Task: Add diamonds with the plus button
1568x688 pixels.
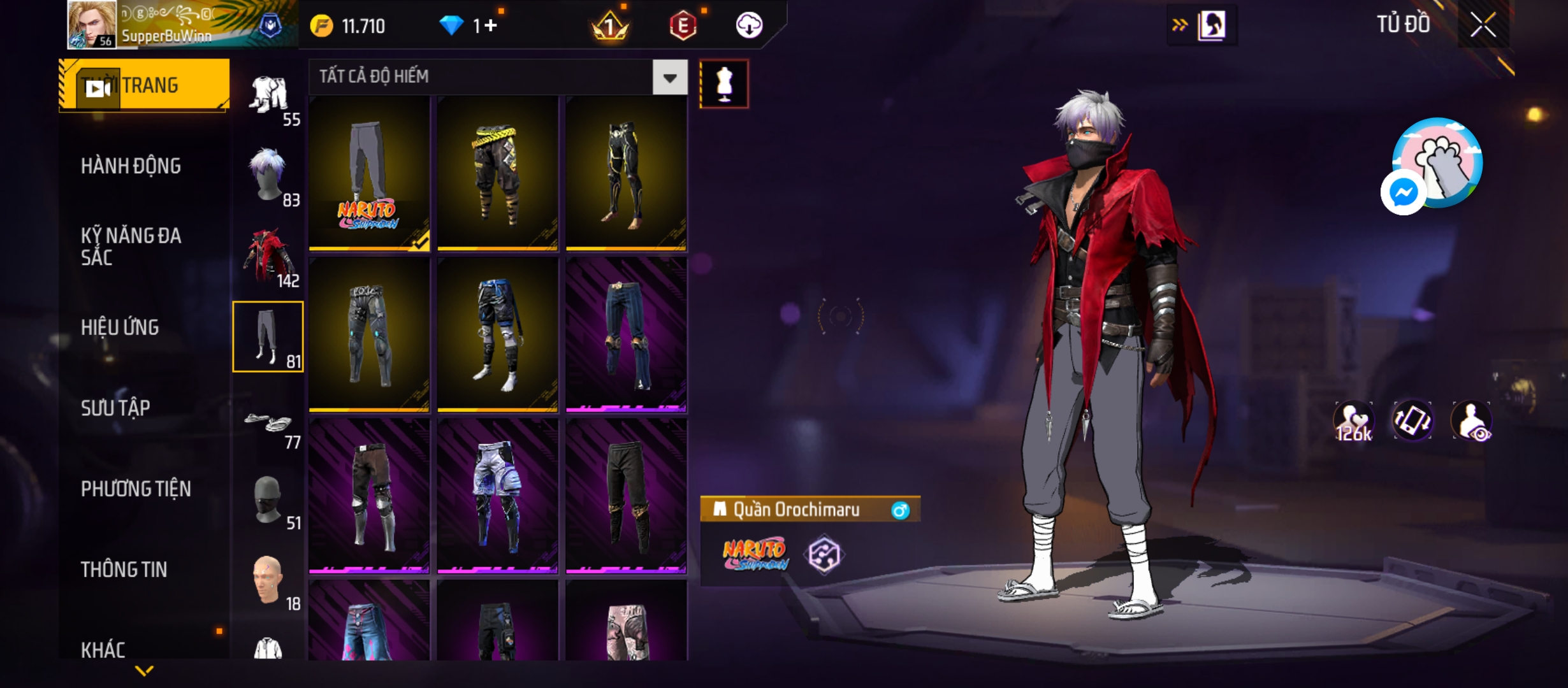Action: click(490, 26)
